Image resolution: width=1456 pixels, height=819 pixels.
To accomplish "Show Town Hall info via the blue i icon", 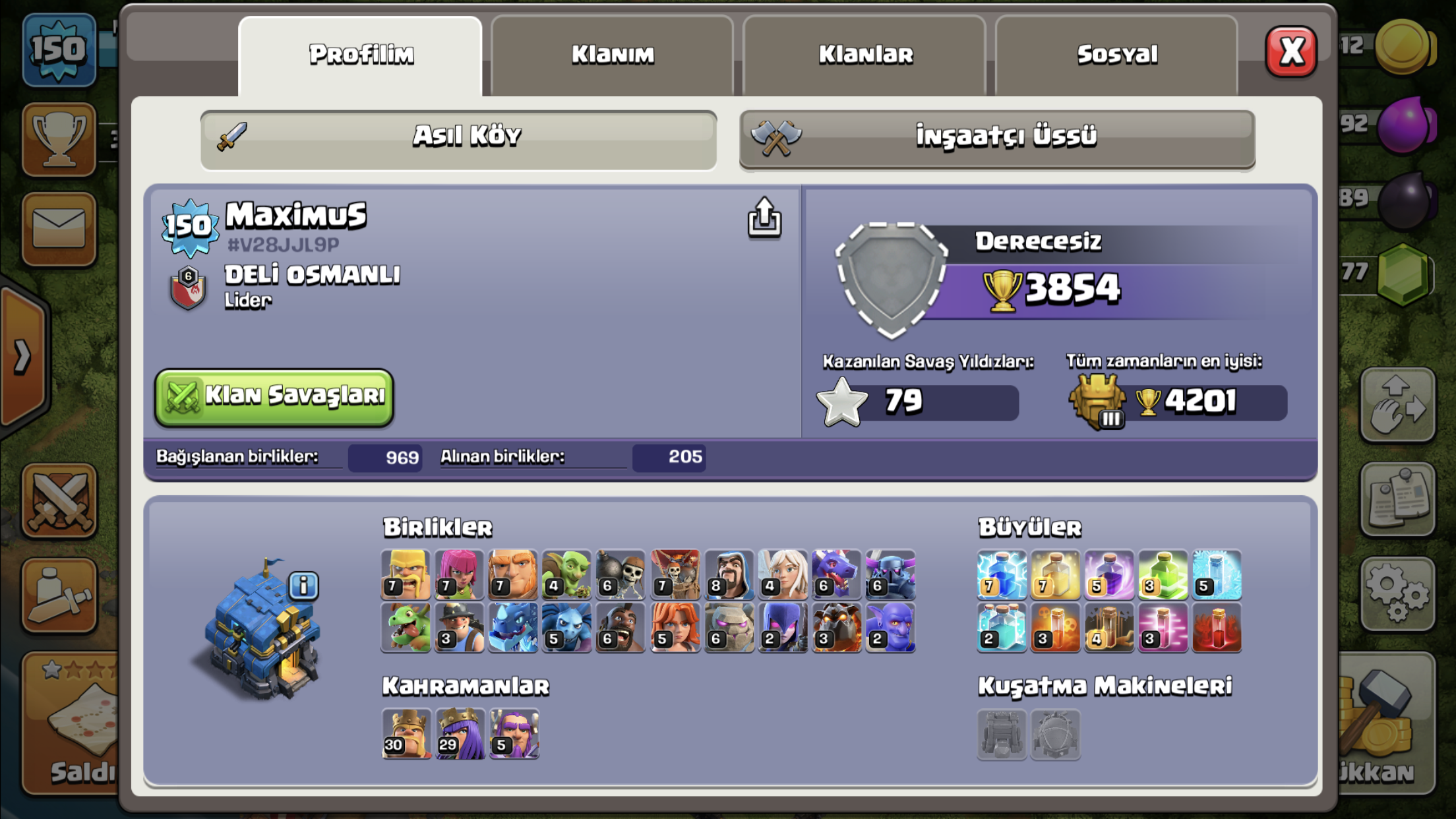I will (x=303, y=586).
